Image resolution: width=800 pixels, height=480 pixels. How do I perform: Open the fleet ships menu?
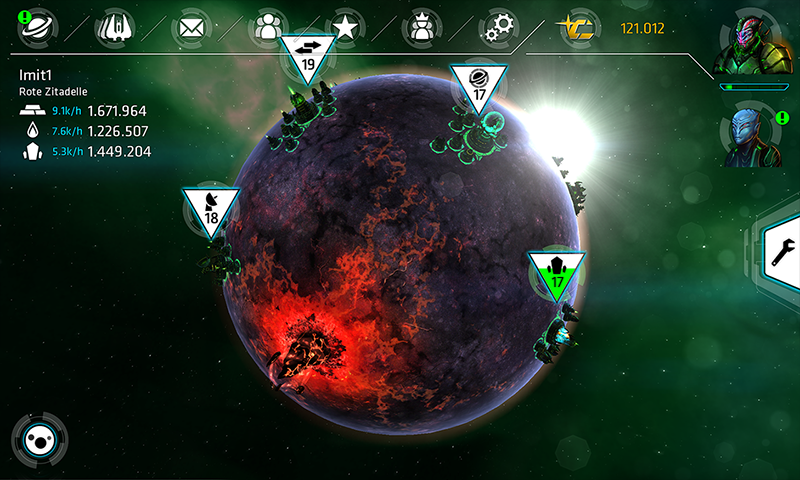[x=115, y=28]
